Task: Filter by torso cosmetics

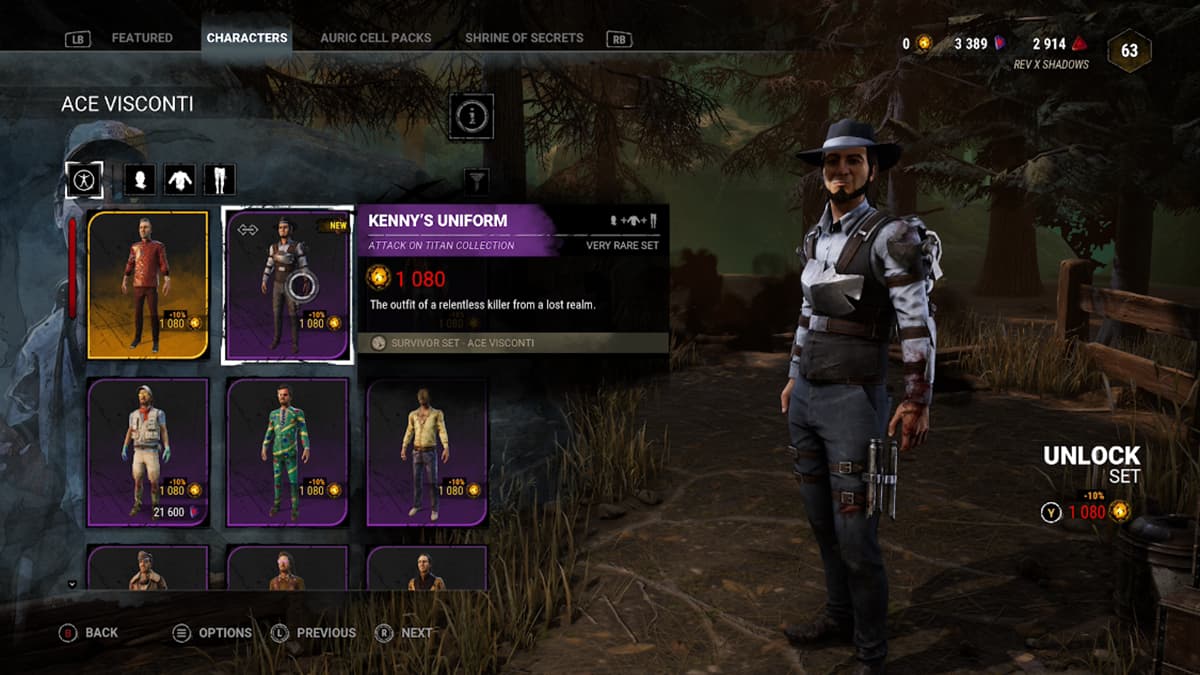Action: click(179, 180)
